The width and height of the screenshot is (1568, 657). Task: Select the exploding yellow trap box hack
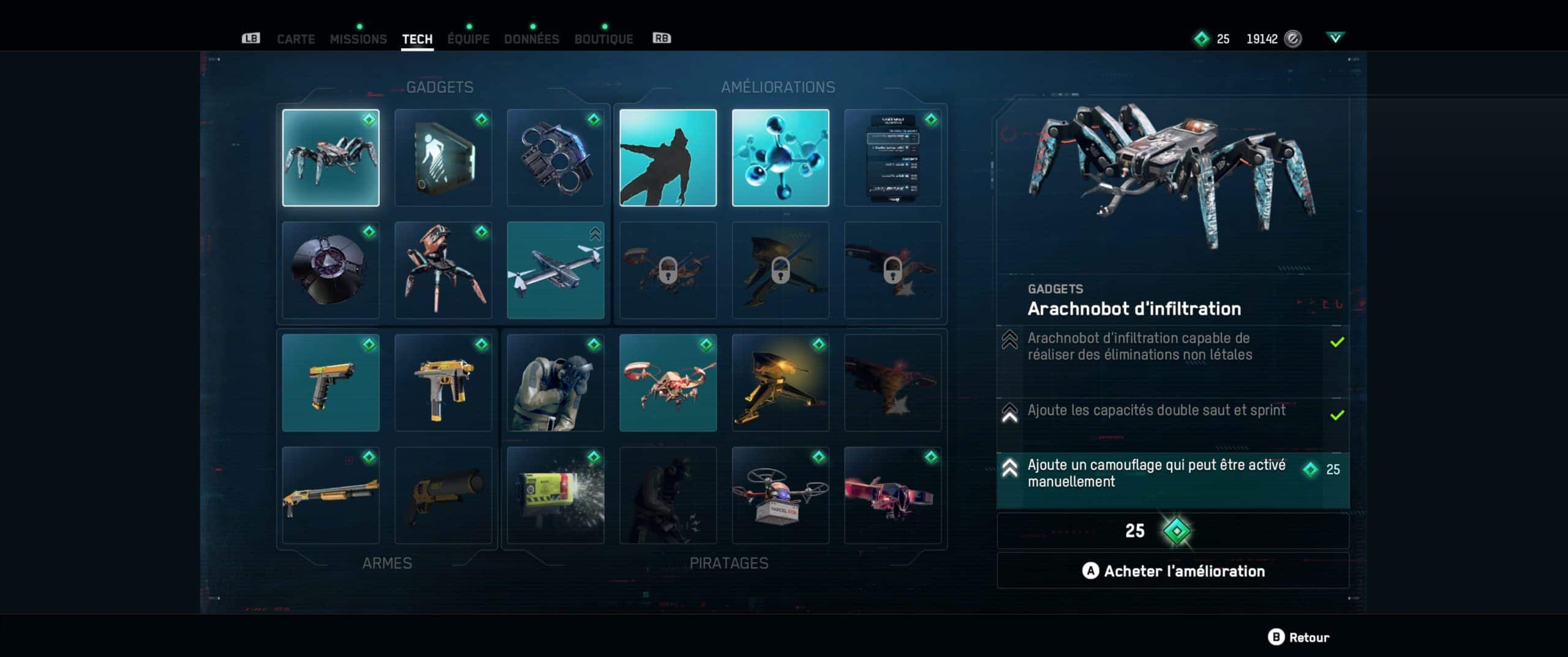tap(556, 495)
